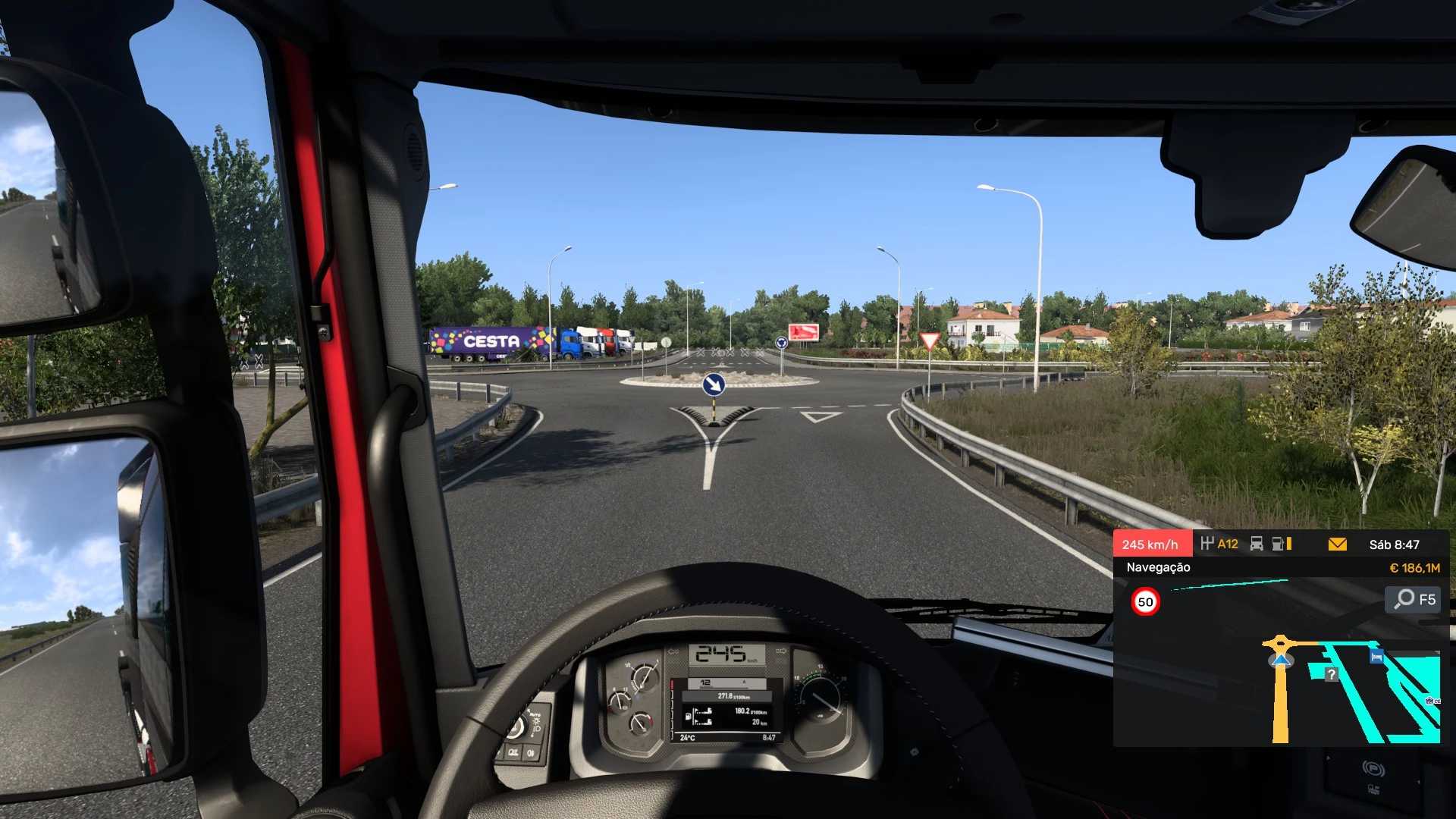Select the blue bed rest-stop marker
The width and height of the screenshot is (1456, 819).
click(x=1376, y=657)
